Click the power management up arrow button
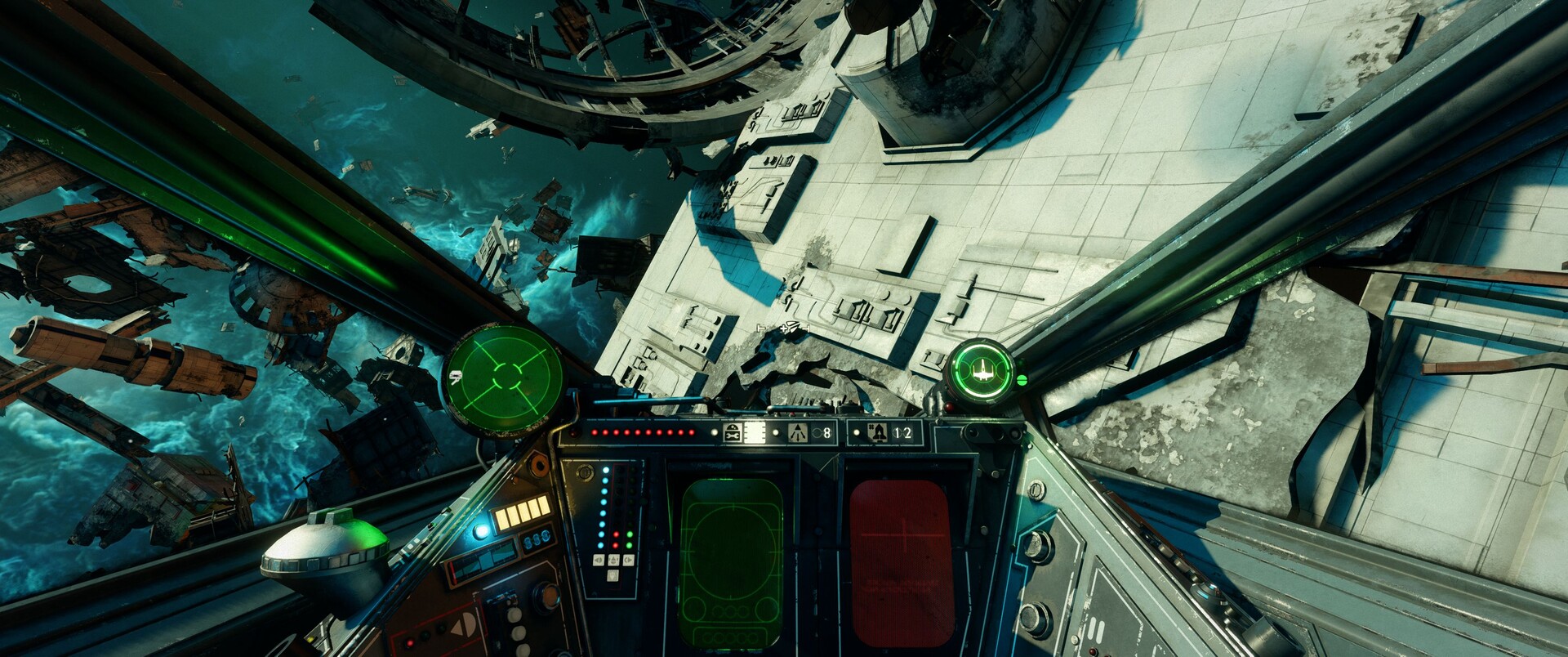Viewport: 1568px width, 657px height. 613,561
